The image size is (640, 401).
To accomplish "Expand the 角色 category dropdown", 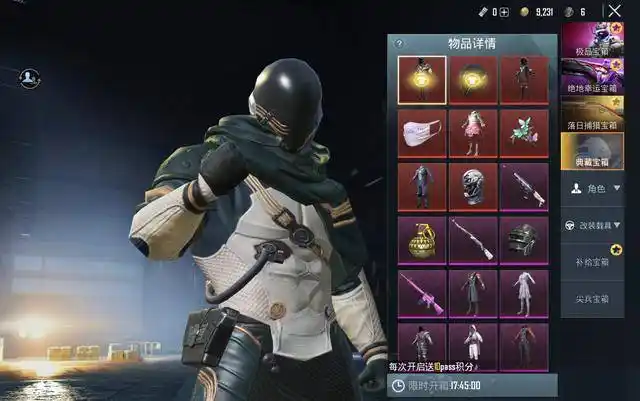I will 599,188.
